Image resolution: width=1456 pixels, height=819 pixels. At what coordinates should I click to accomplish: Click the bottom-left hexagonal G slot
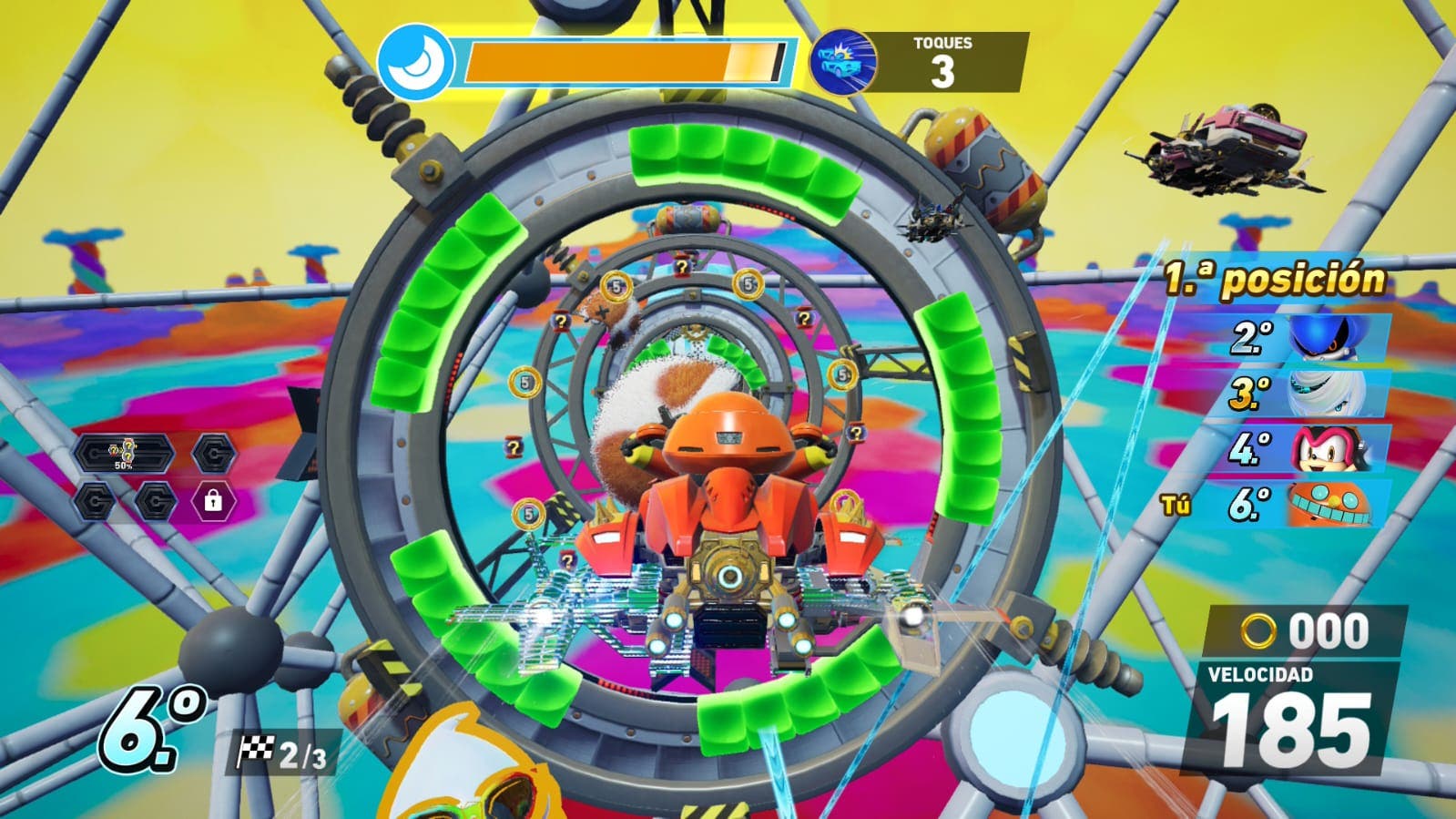tap(94, 502)
